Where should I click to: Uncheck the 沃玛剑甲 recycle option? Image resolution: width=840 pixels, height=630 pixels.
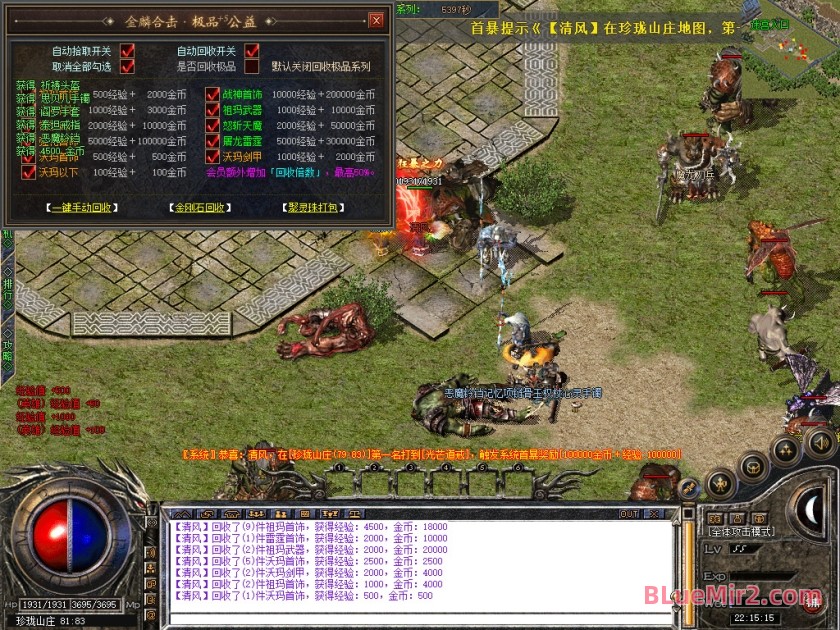[x=213, y=157]
